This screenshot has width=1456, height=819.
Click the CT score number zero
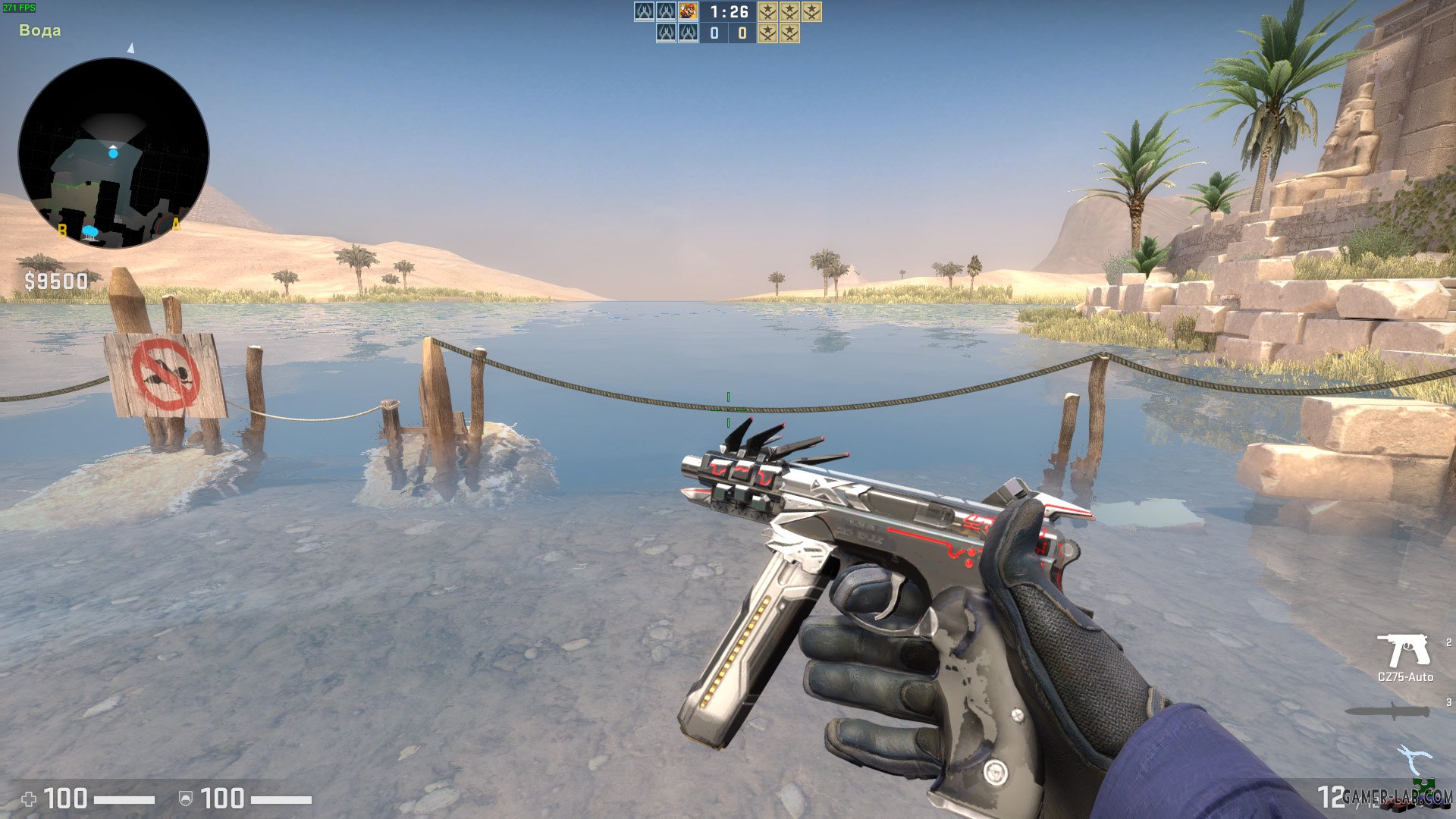(x=714, y=33)
